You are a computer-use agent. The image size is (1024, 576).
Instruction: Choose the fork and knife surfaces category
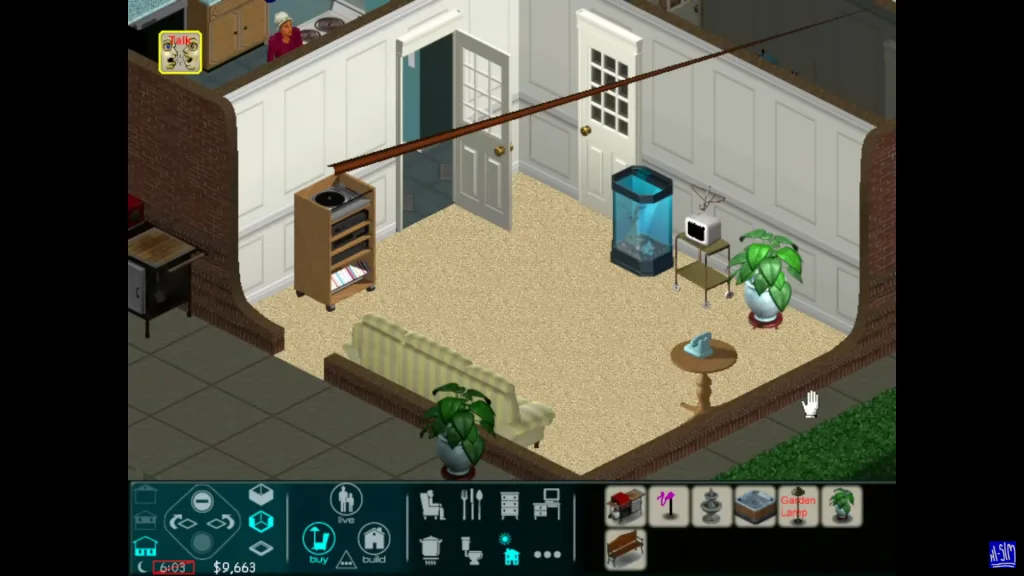[471, 505]
